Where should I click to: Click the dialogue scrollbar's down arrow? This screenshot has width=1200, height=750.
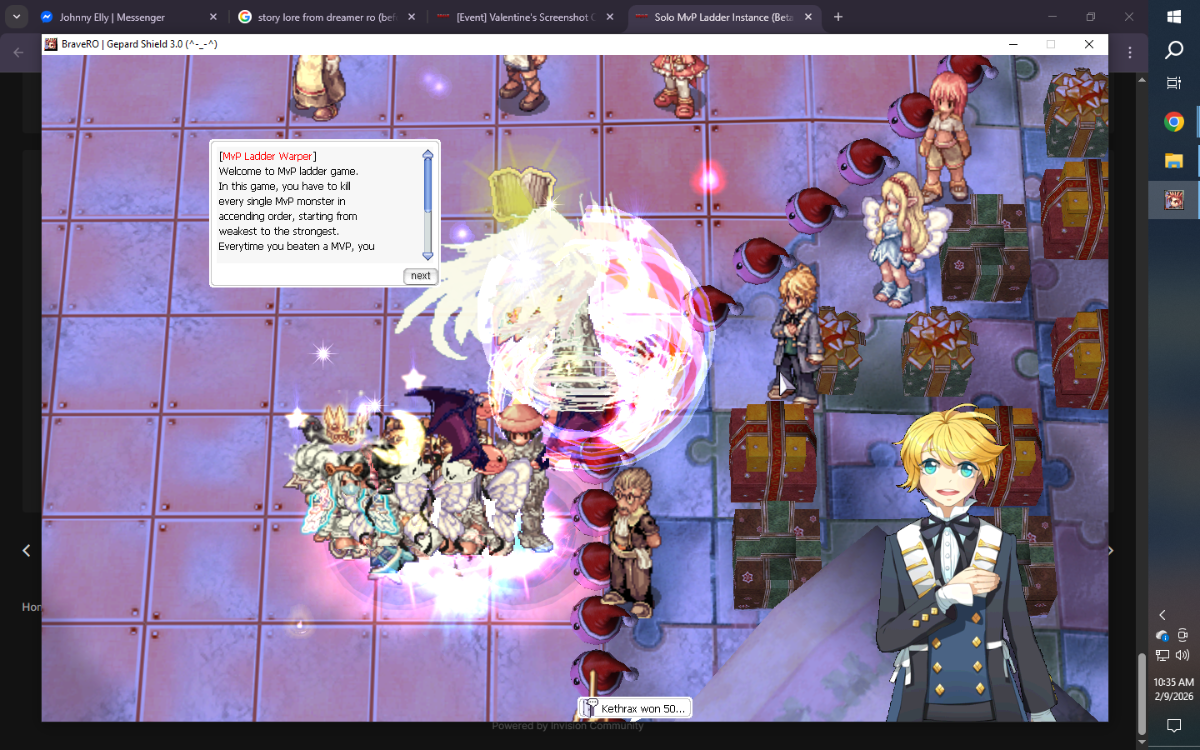pos(428,255)
